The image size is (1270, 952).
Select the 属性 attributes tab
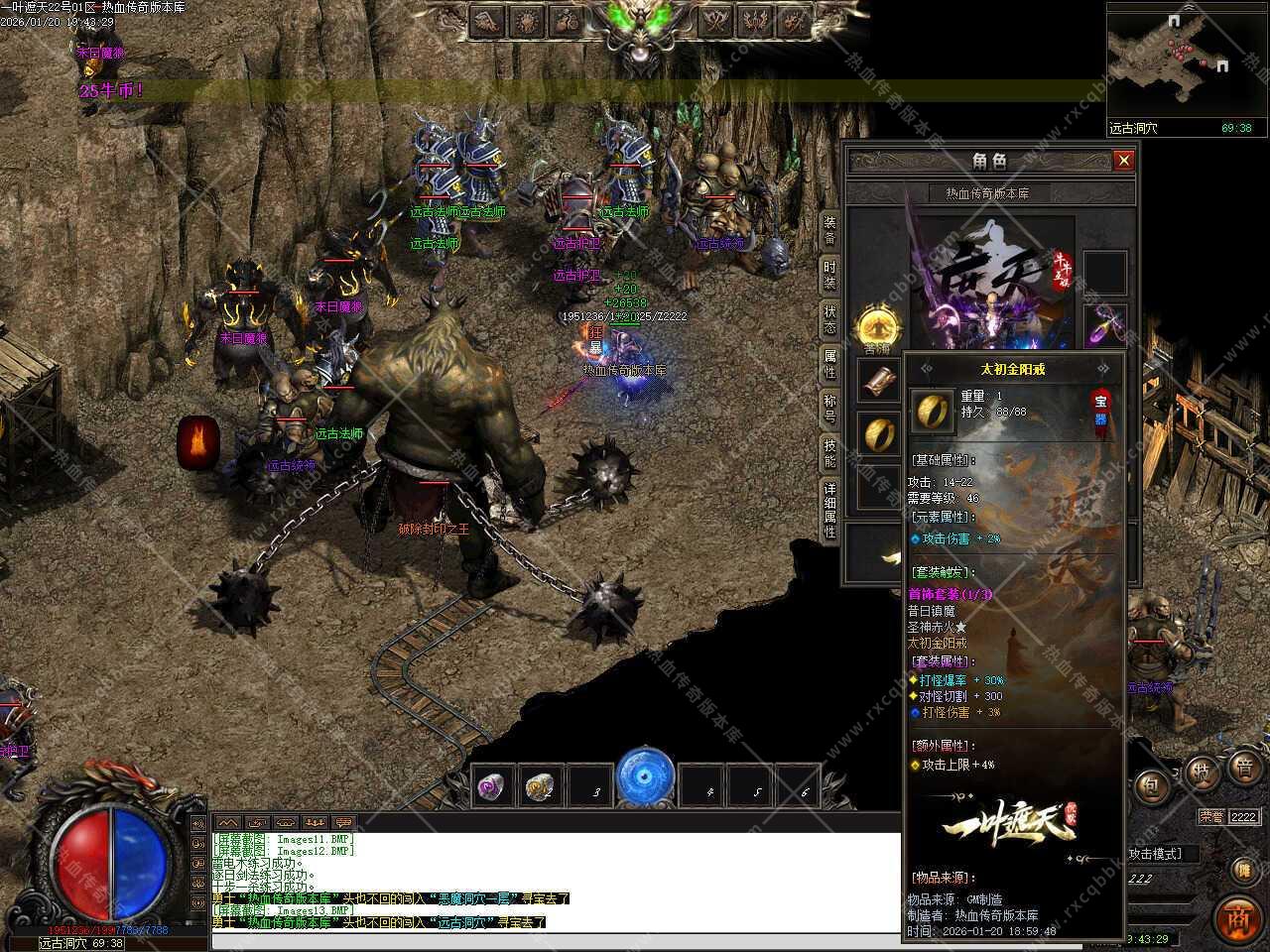(x=829, y=363)
